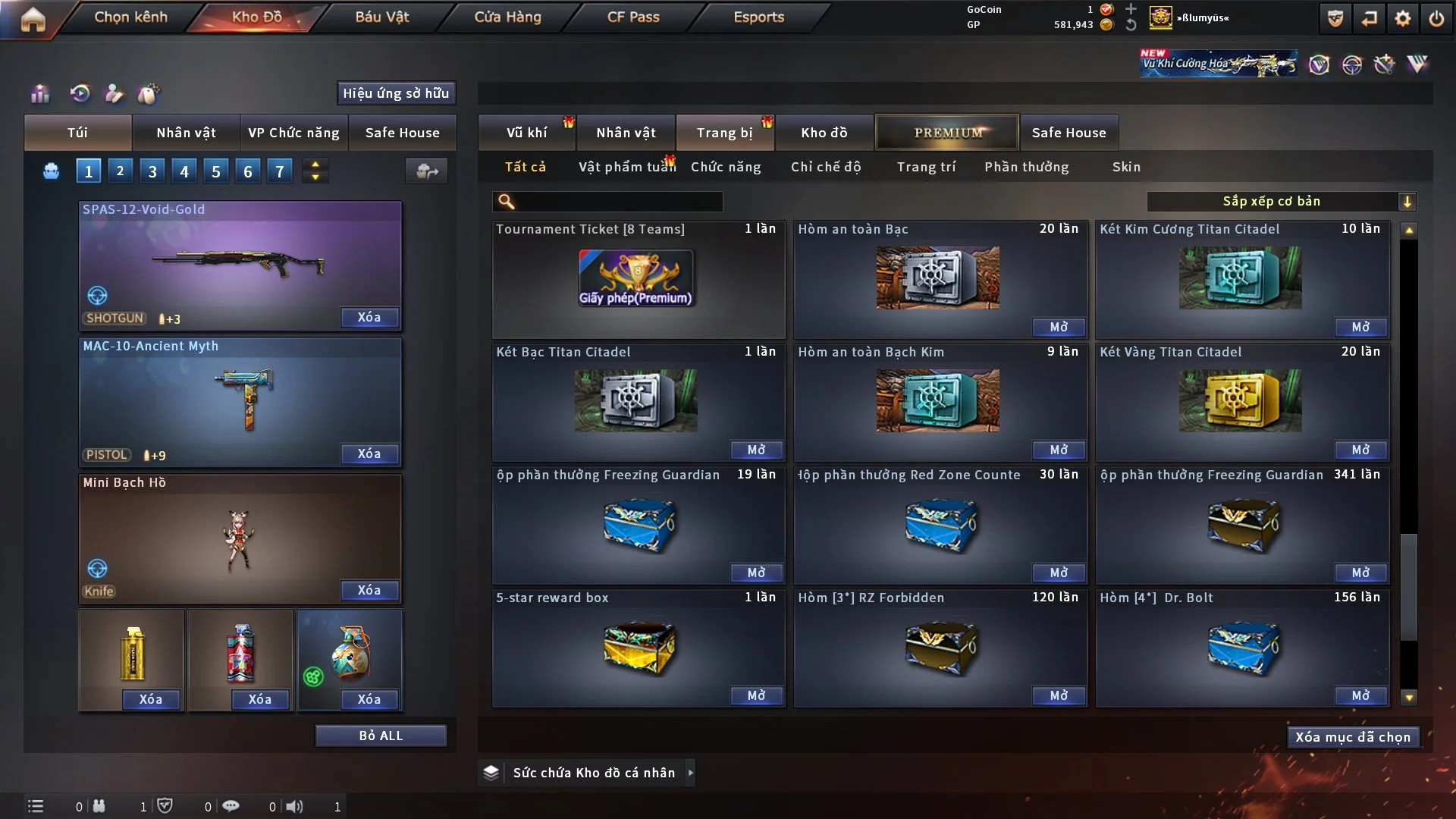The width and height of the screenshot is (1456, 819).
Task: Open the Báu Vật menu
Action: point(381,17)
